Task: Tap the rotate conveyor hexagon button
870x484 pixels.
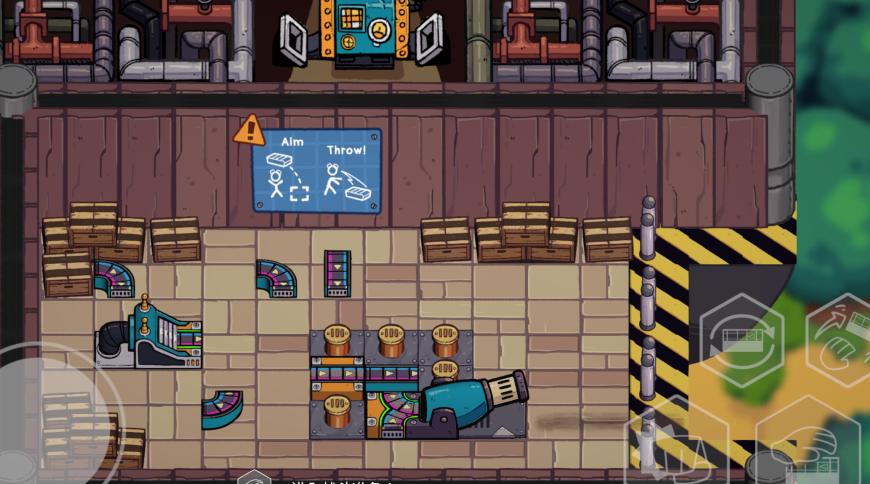Action: coord(741,339)
